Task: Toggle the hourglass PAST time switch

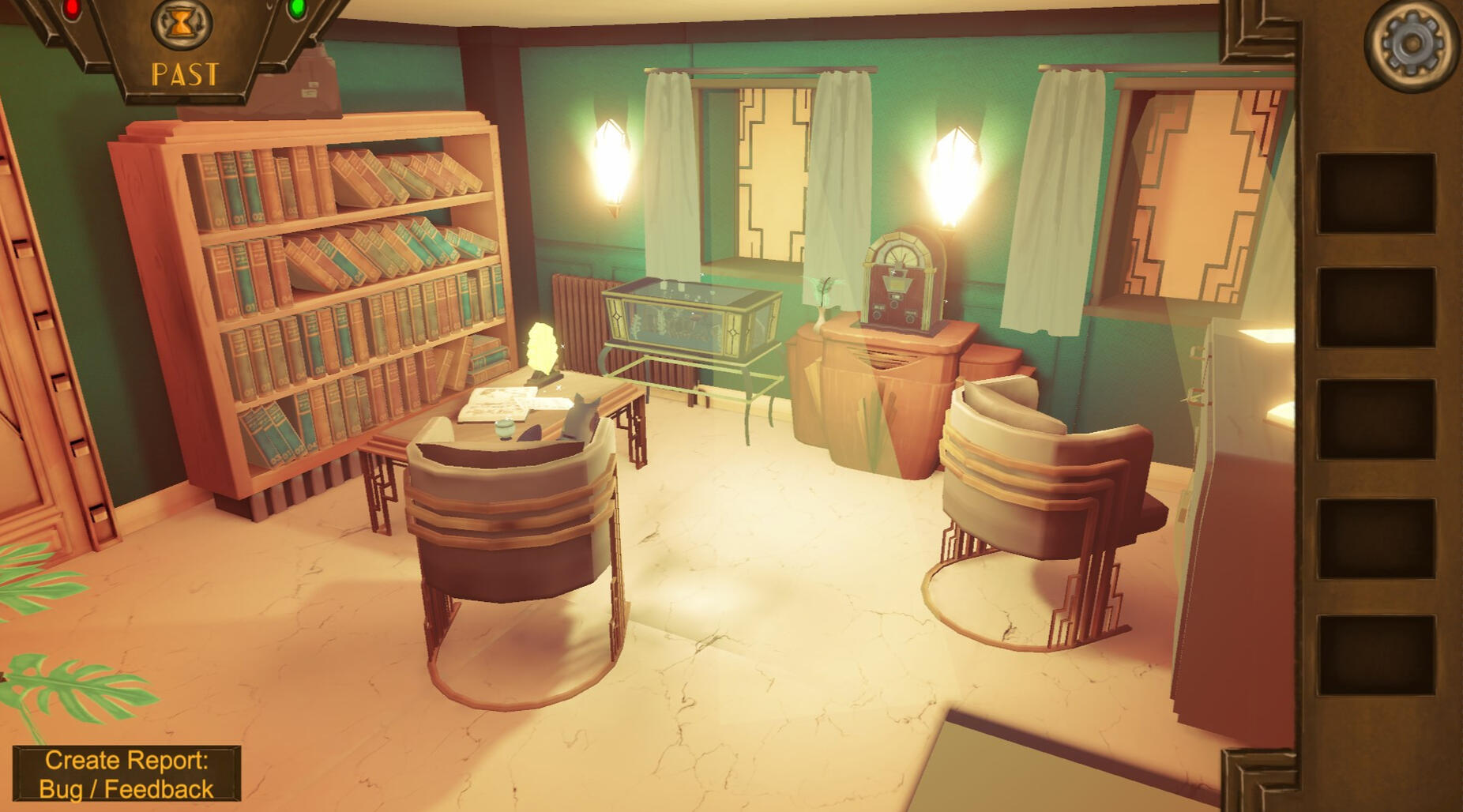Action: tap(182, 25)
